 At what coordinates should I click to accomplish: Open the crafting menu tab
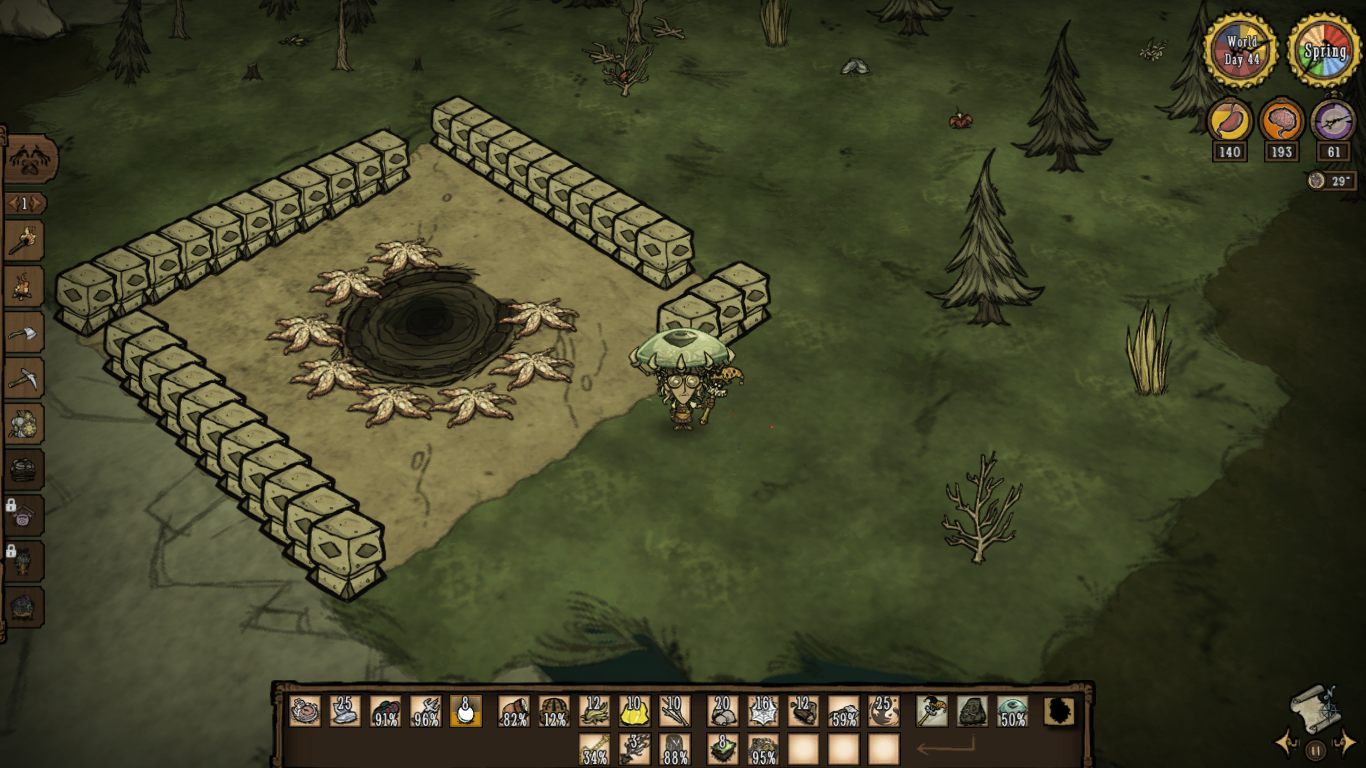[30, 159]
